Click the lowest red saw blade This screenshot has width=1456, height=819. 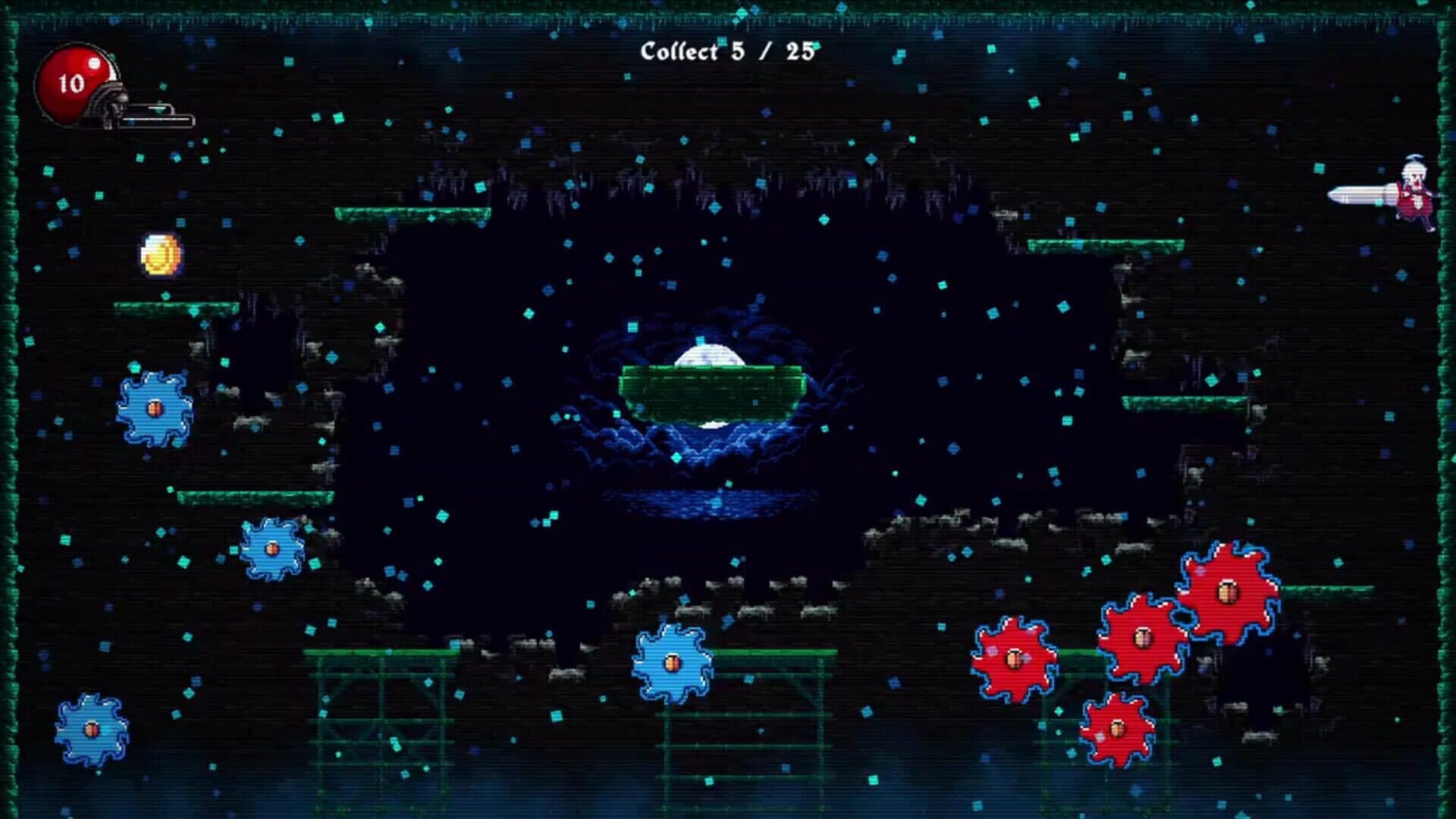coord(1117,730)
